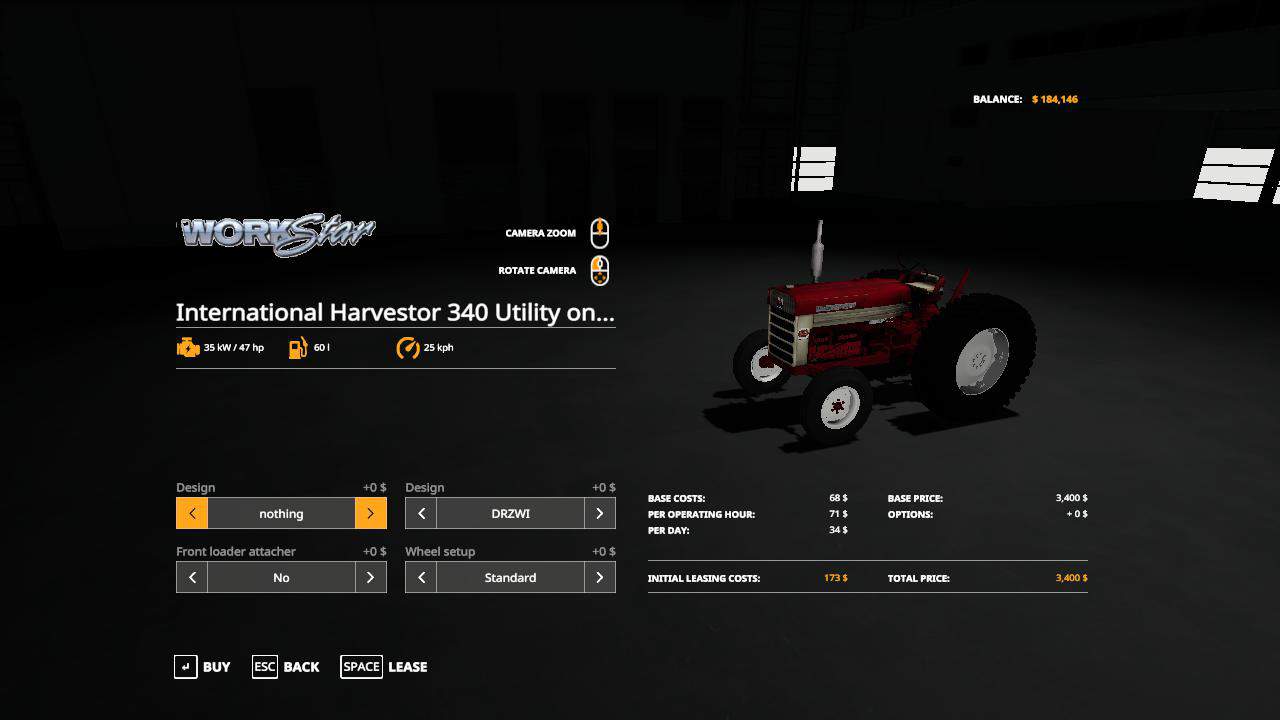Click left arrow of Front loader attacher

(x=192, y=578)
